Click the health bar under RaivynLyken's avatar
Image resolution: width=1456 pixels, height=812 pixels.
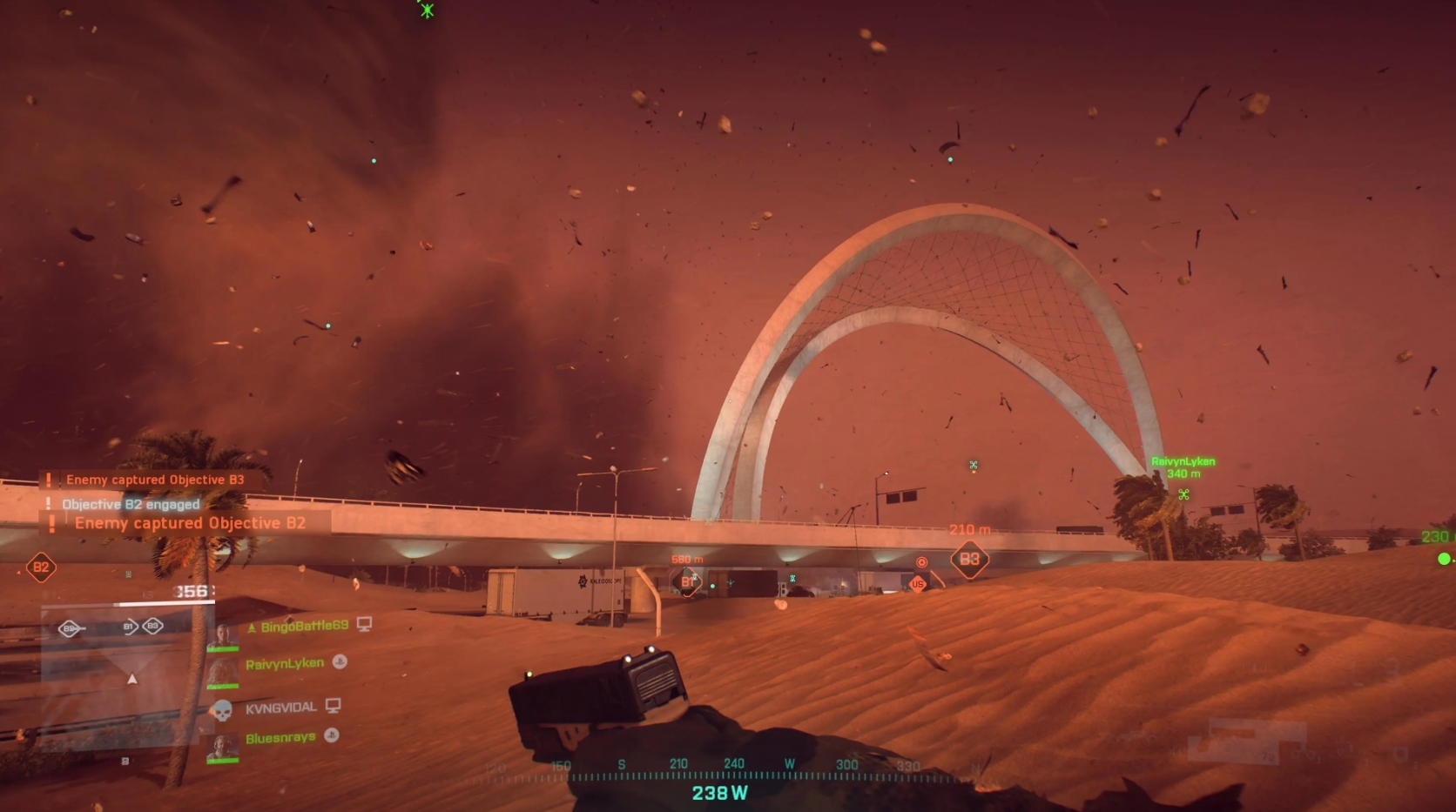[222, 685]
